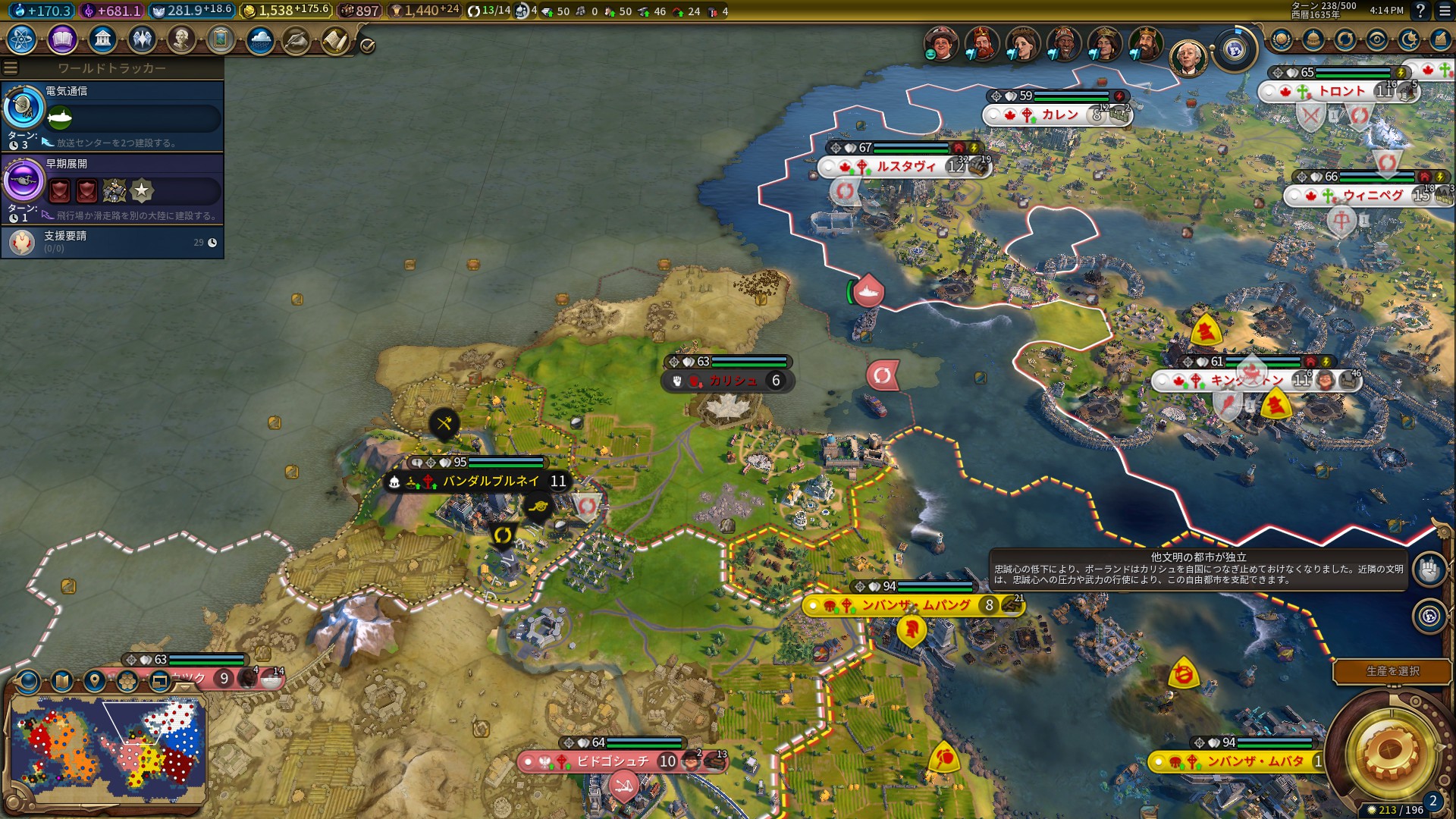Open the technology tree
1456x819 pixels.
tap(19, 38)
